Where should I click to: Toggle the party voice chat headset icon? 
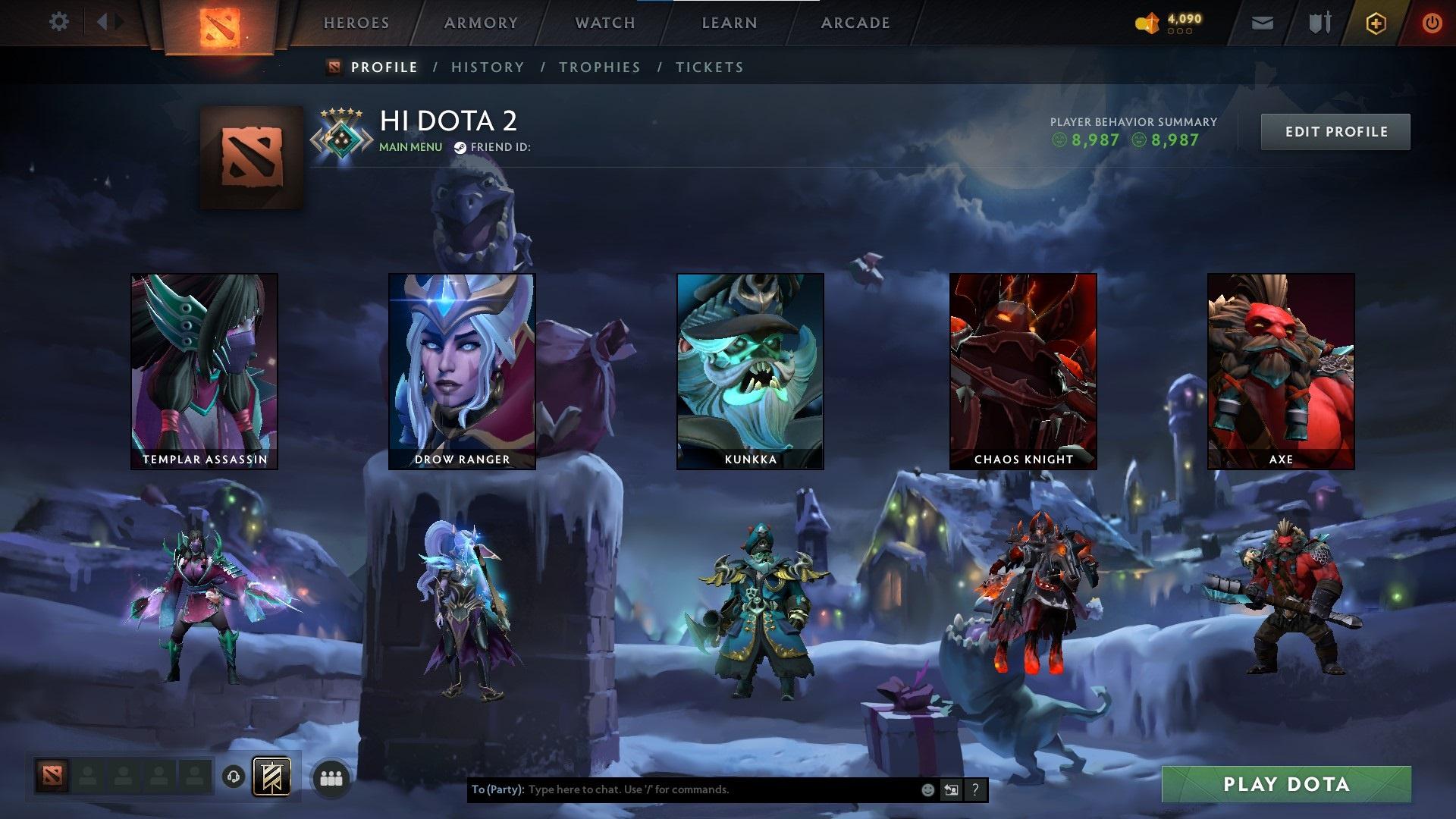pyautogui.click(x=232, y=777)
